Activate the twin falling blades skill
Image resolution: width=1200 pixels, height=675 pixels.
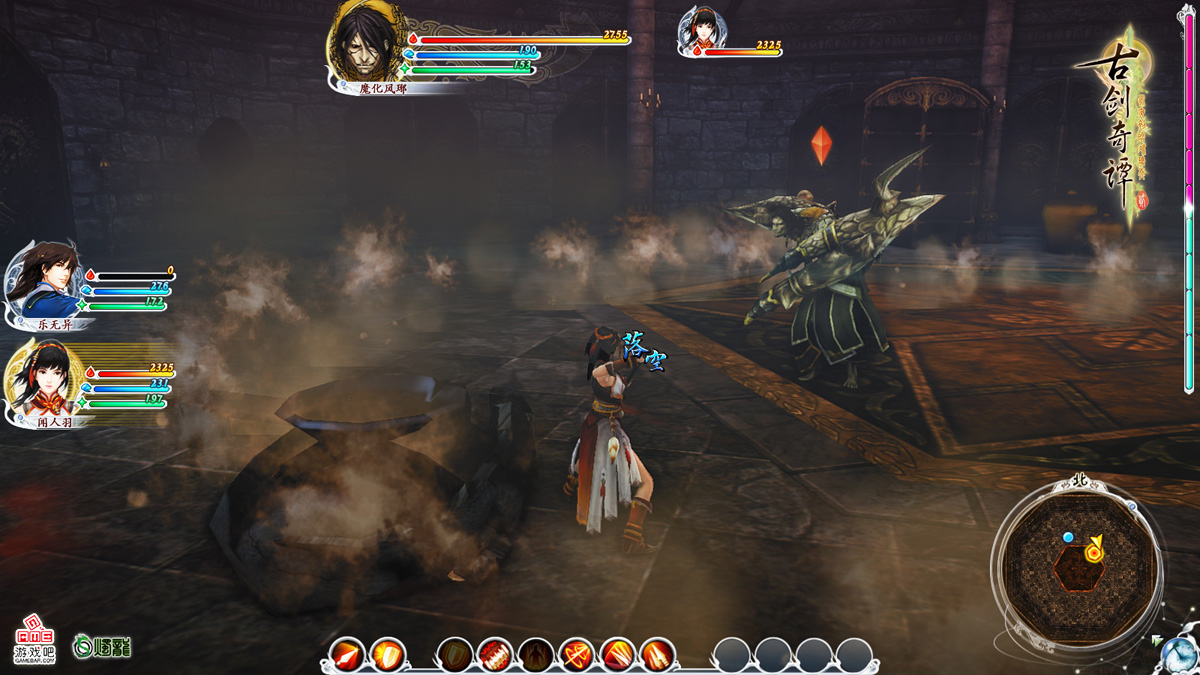pos(657,656)
